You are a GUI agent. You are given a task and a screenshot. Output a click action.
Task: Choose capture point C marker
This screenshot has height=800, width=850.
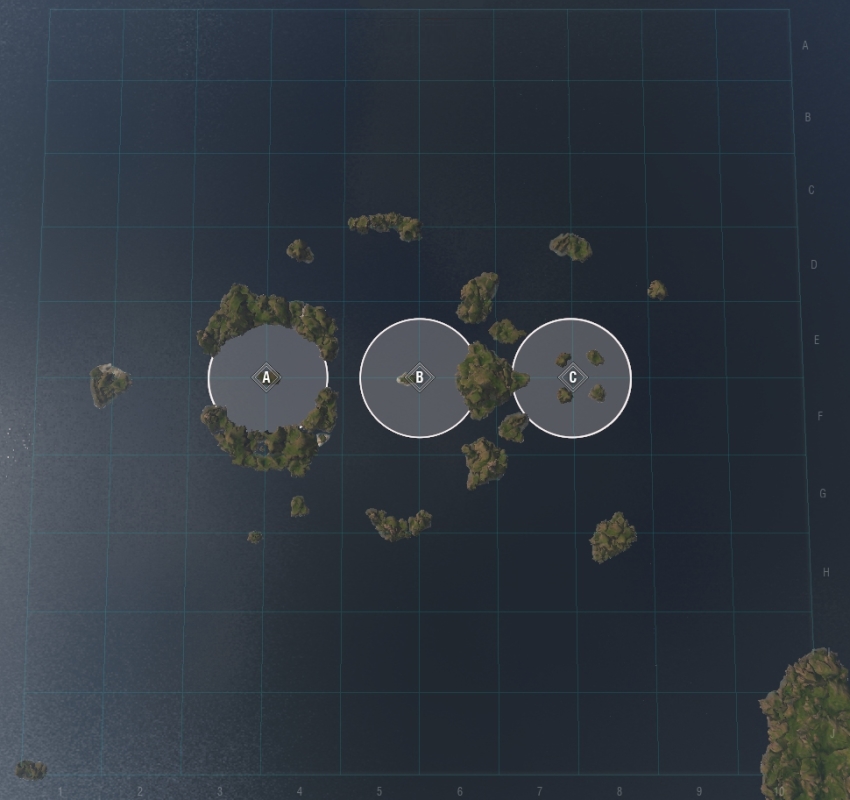572,378
